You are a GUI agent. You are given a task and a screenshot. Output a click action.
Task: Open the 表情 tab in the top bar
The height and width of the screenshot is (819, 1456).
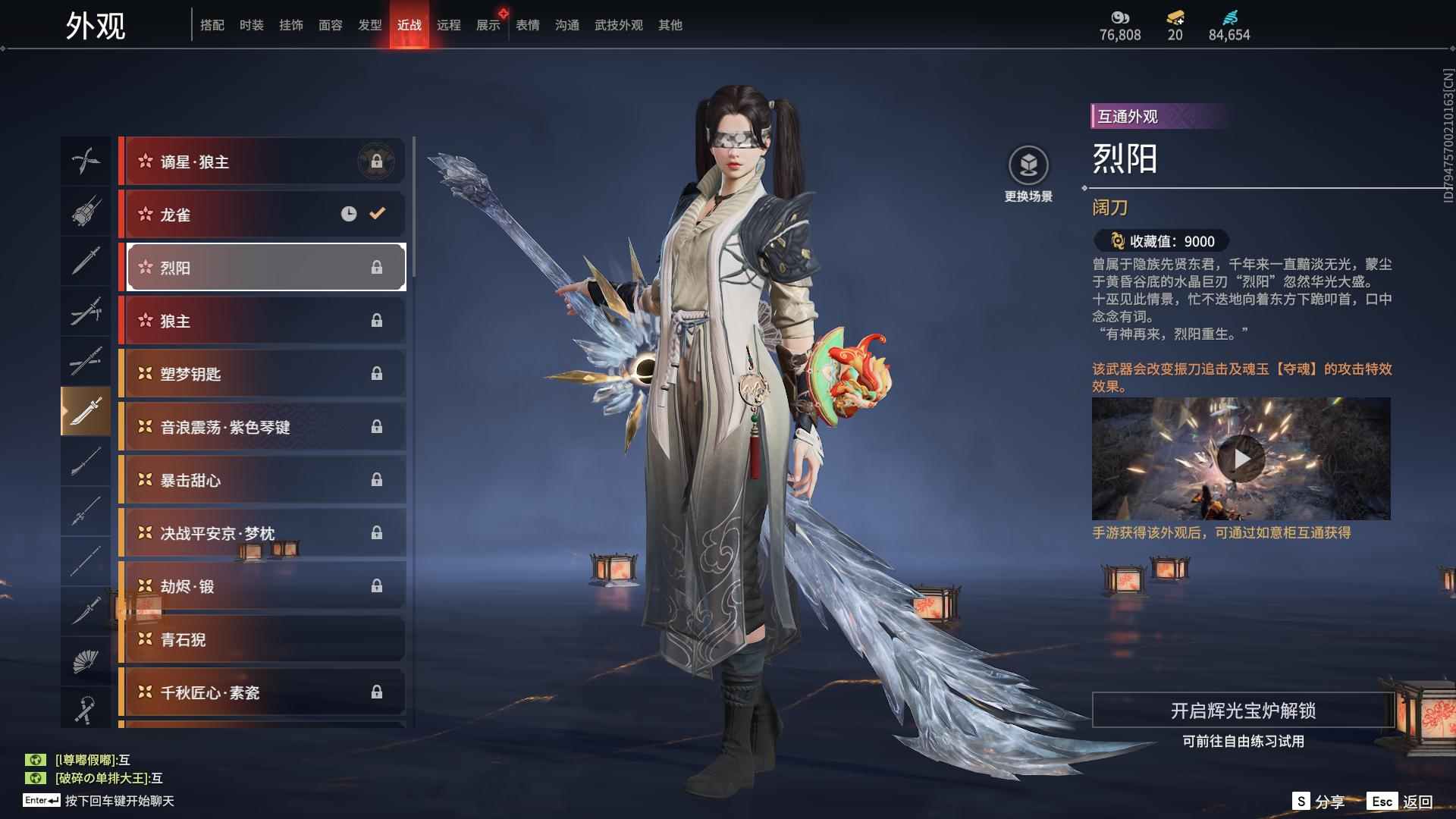[x=526, y=24]
